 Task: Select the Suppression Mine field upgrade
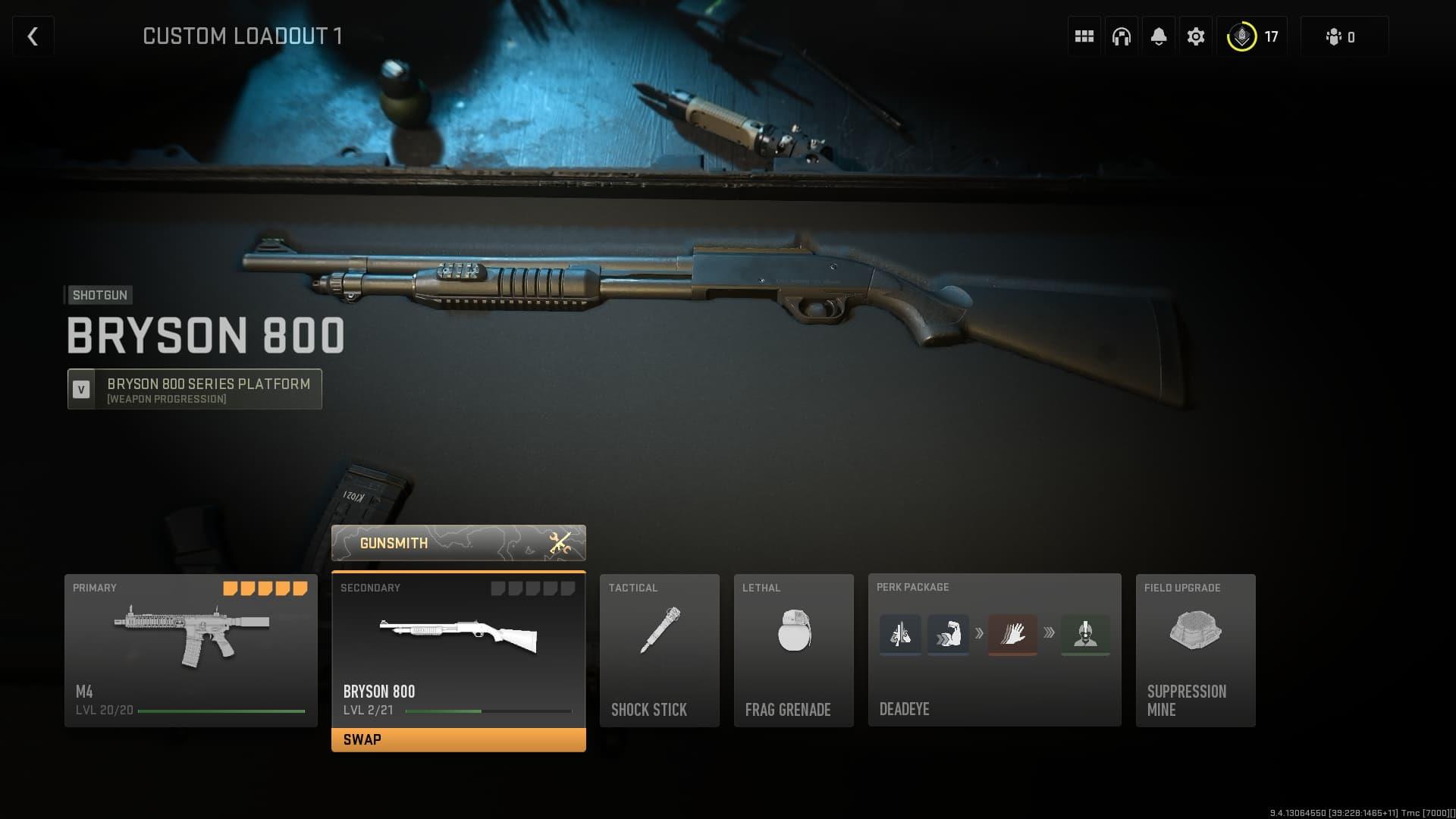click(x=1195, y=650)
